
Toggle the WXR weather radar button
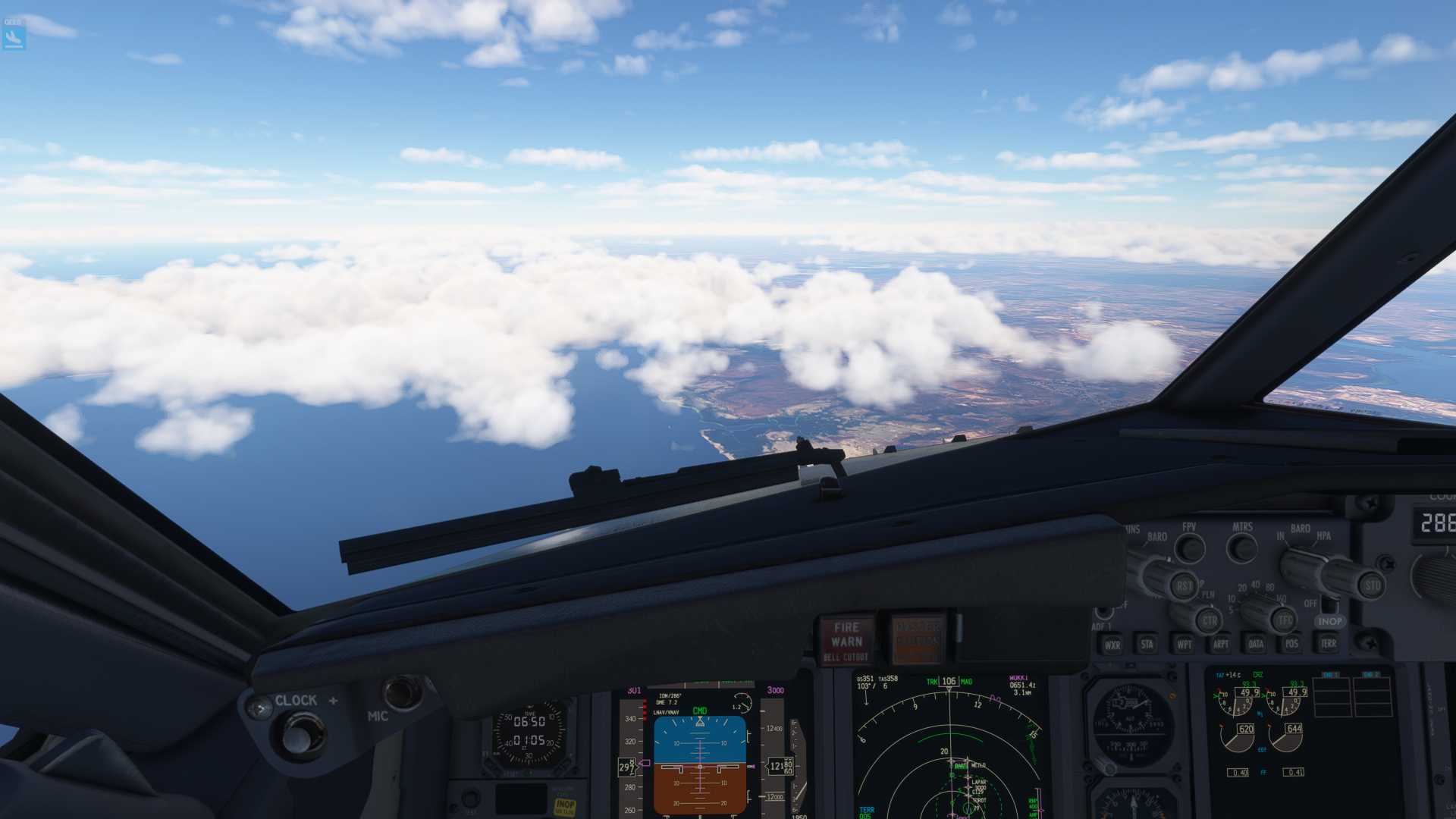1112,645
